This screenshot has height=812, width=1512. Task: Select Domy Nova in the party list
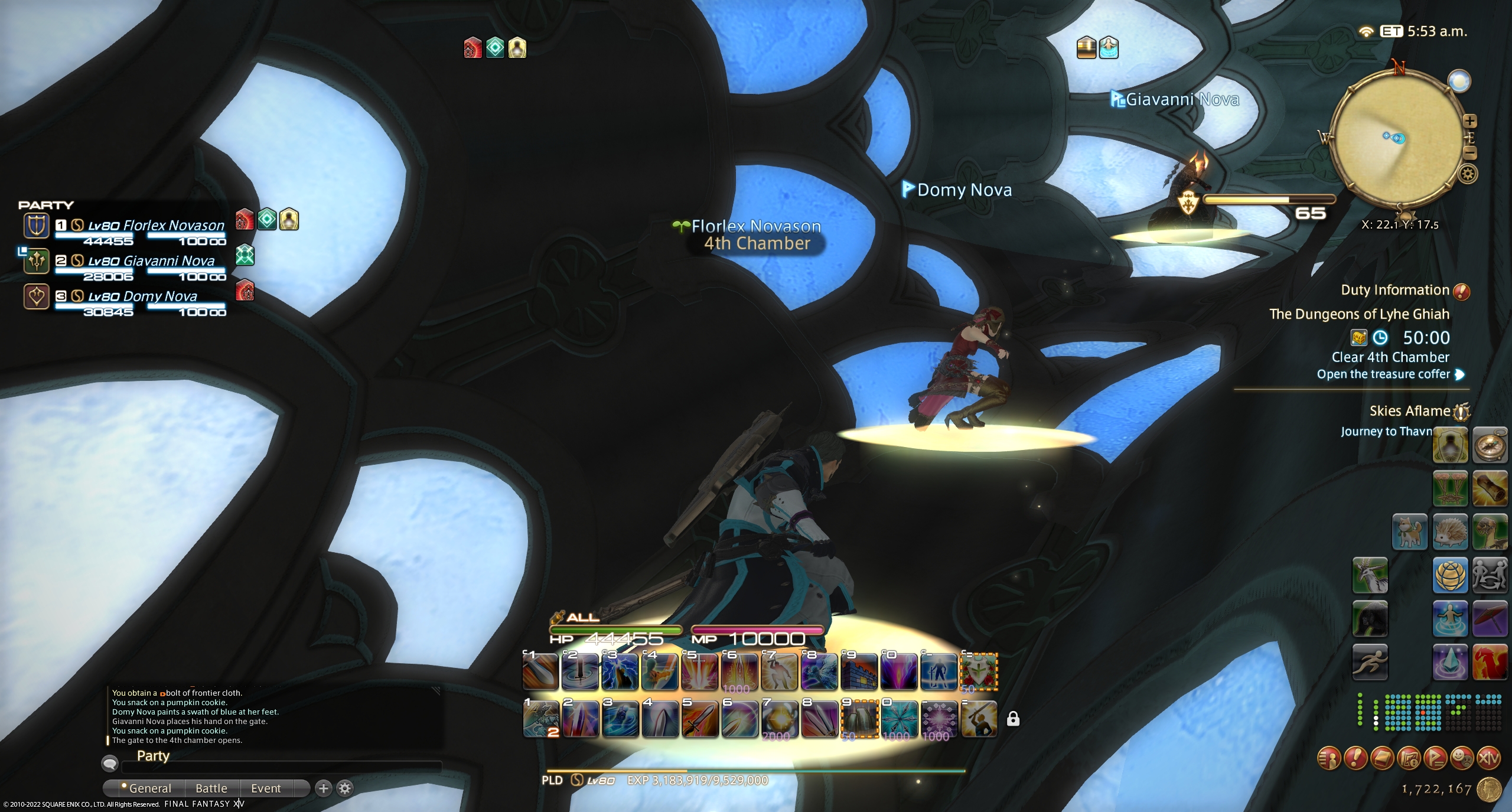pyautogui.click(x=142, y=296)
